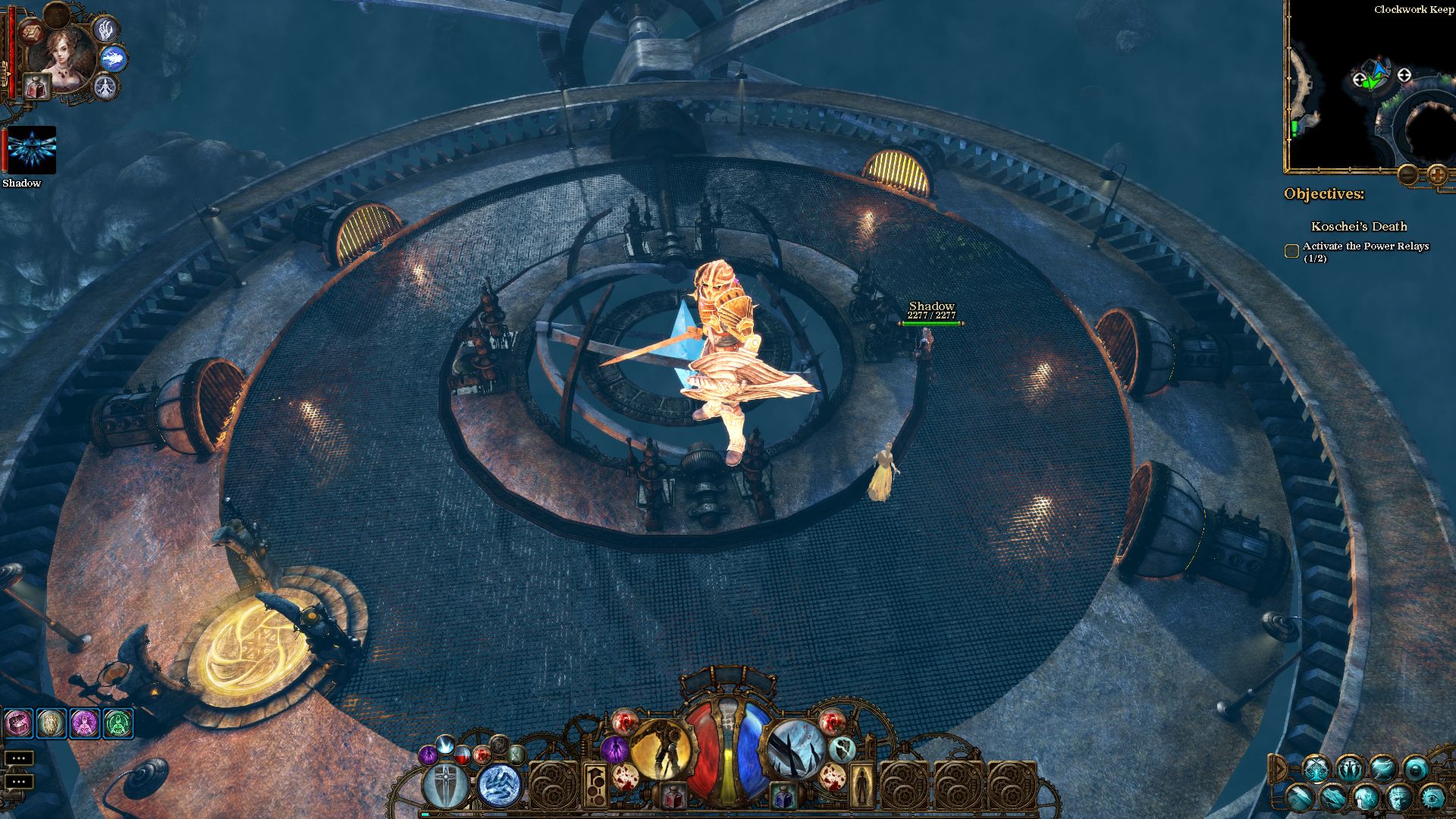
Task: Tick the Activate the Power Relays objective
Action: 1291,251
